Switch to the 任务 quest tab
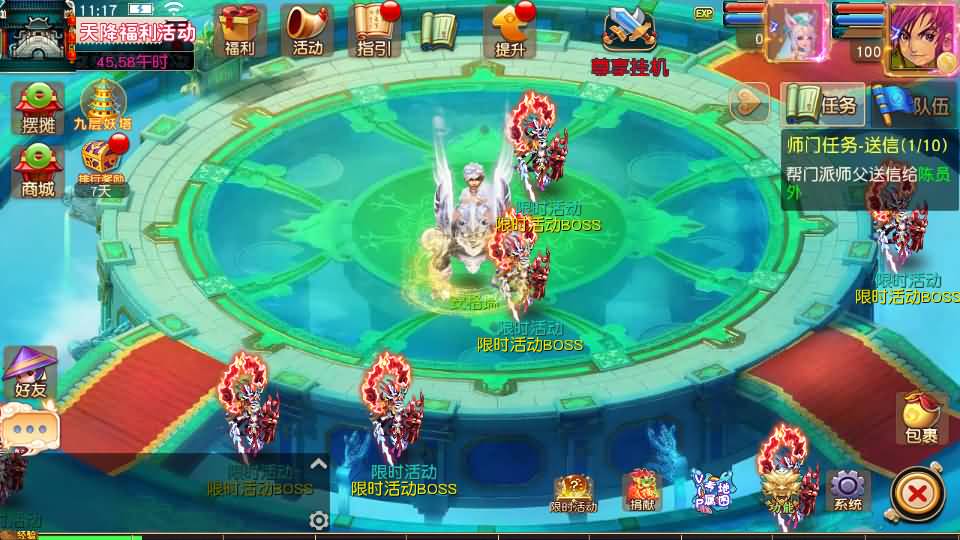 click(822, 105)
